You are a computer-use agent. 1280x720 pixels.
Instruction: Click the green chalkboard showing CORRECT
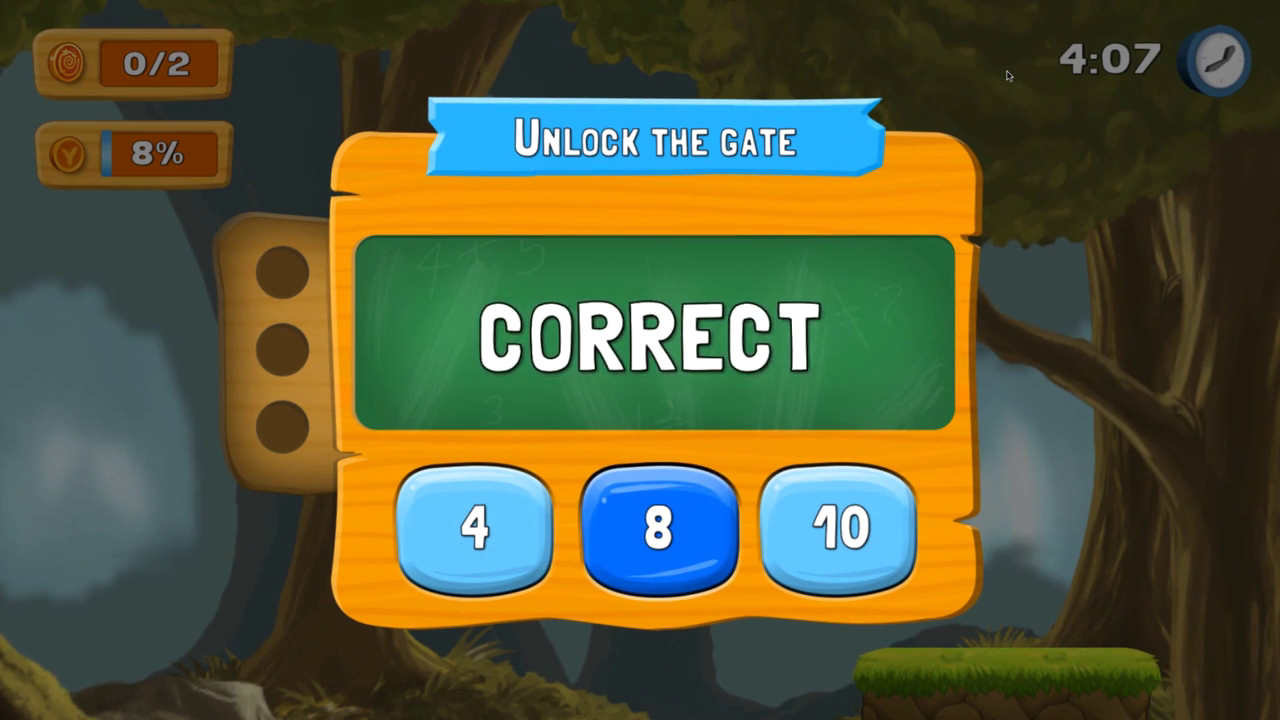coord(655,335)
